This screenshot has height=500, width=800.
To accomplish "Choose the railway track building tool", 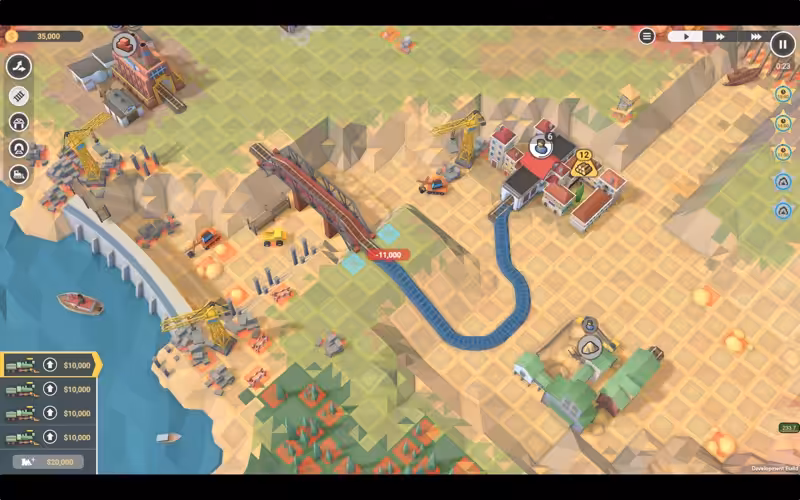I will click(x=19, y=96).
